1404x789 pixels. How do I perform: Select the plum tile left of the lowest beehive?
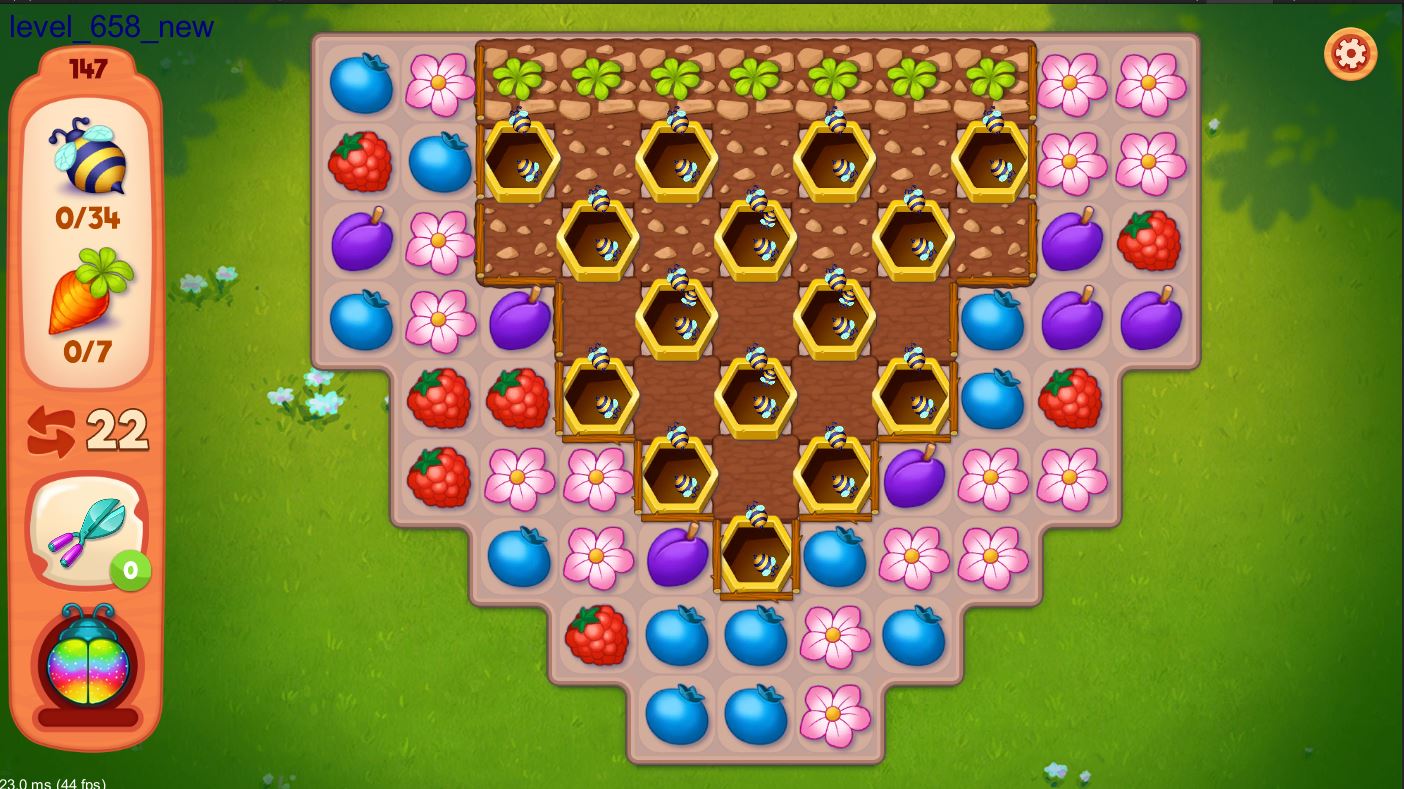[x=677, y=556]
